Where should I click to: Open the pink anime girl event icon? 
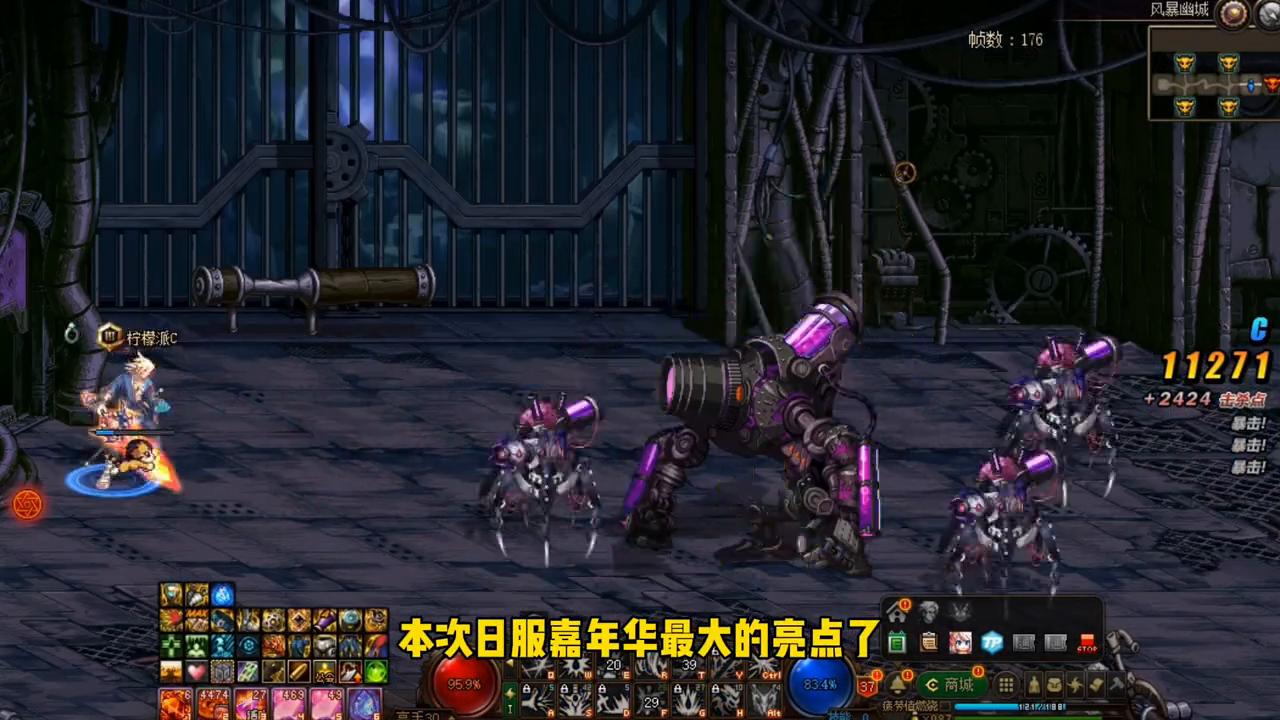959,642
